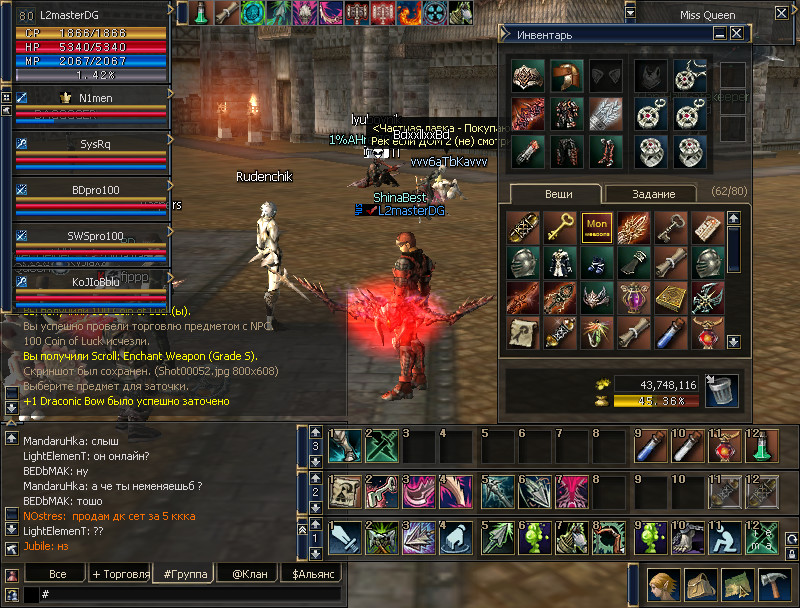Select the golden key in inventory

click(560, 227)
